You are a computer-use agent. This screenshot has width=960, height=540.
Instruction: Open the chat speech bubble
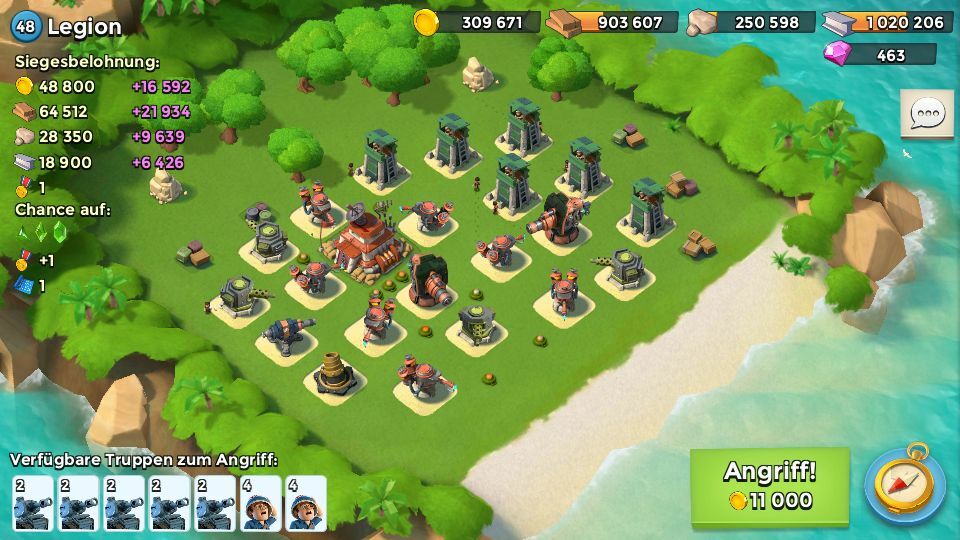pos(926,115)
